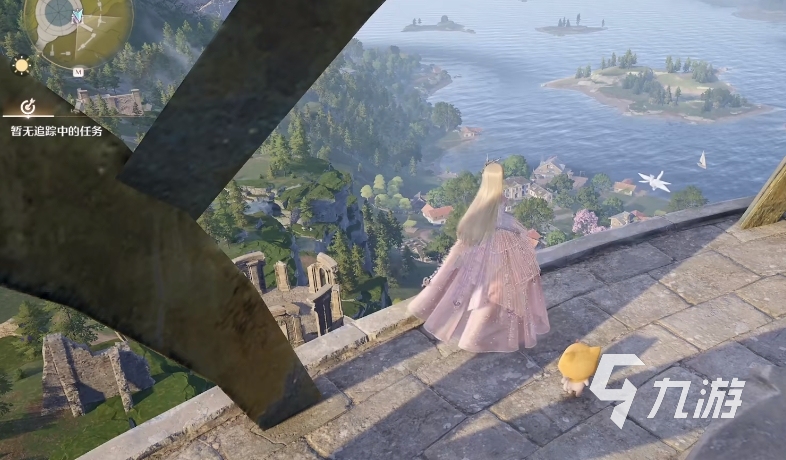Screen dimensions: 786x460
Task: Select the 暂无追踪中的任务 quest tracker text
Action: 56,131
